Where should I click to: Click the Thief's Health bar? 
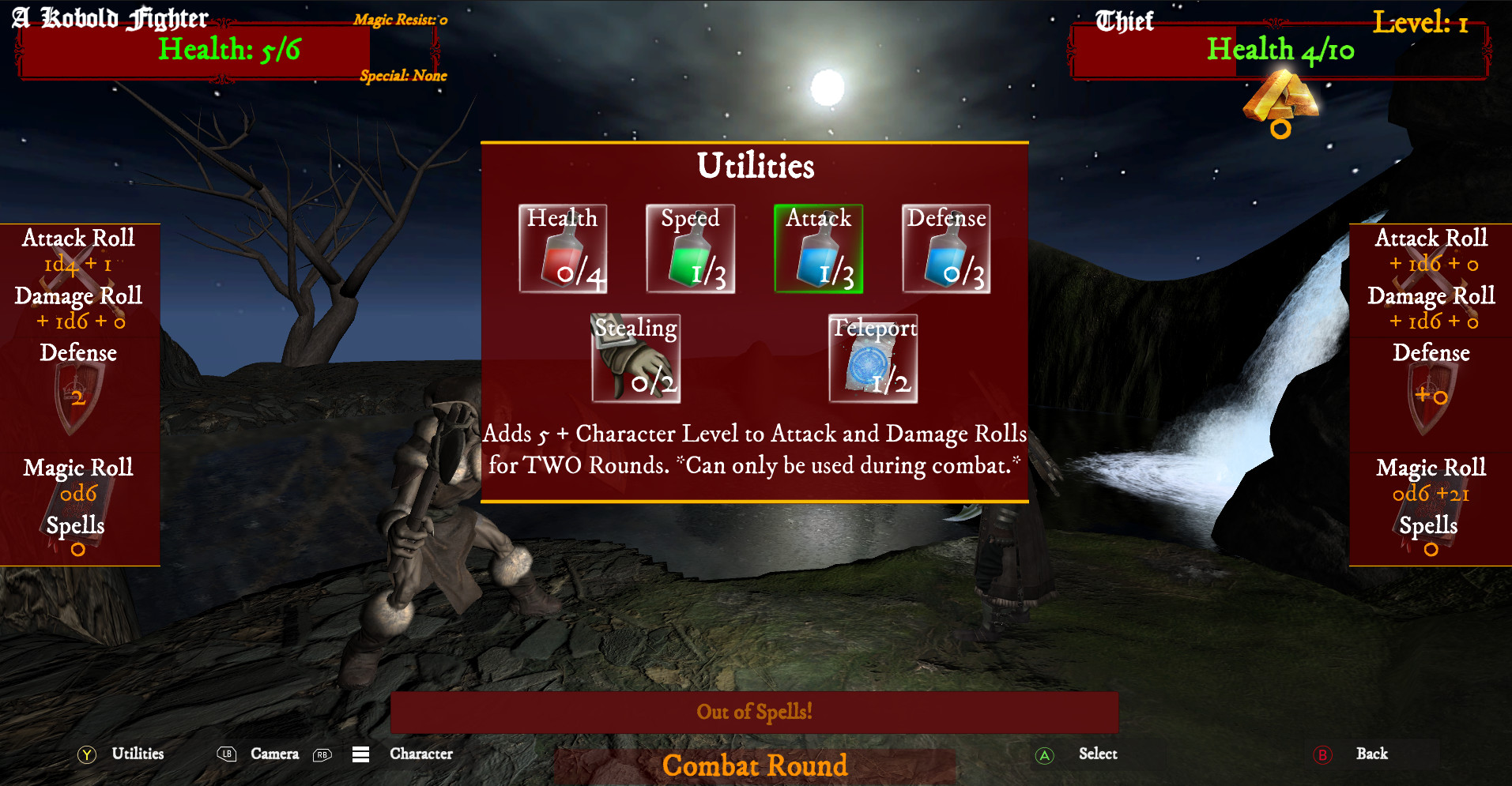pyautogui.click(x=1280, y=50)
